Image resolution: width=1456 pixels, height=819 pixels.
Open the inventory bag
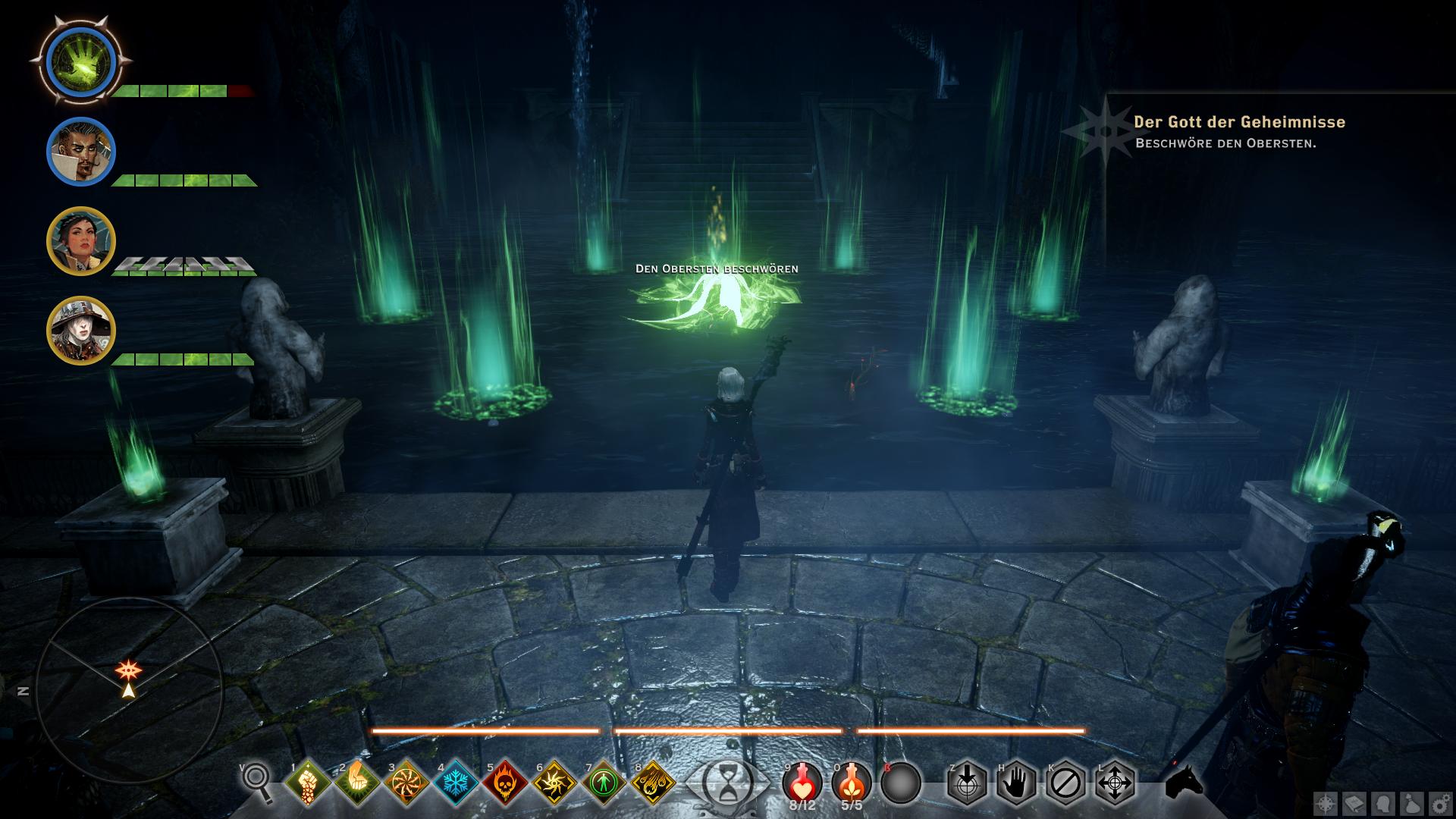click(x=1411, y=803)
